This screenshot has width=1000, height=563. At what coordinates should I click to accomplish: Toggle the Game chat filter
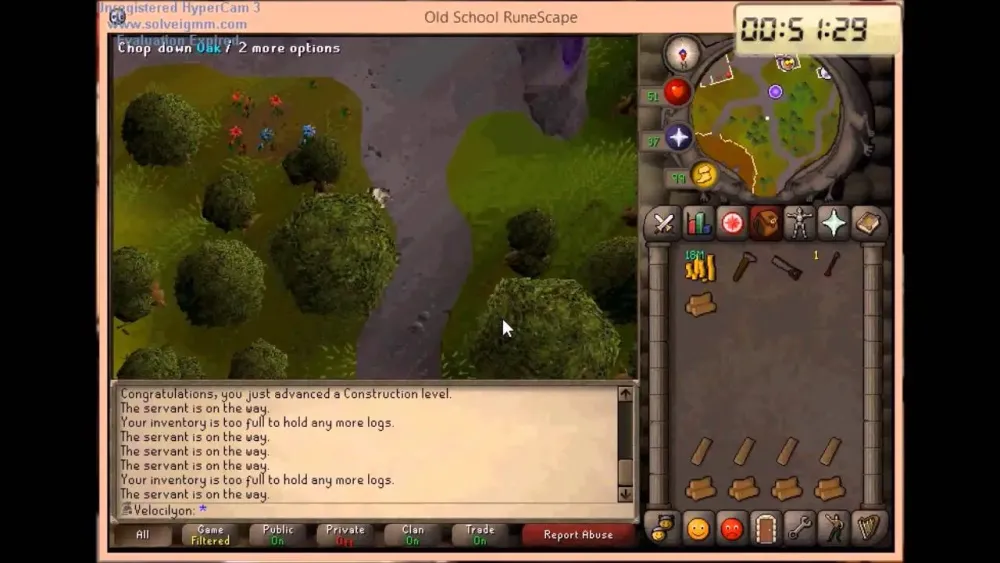click(210, 535)
